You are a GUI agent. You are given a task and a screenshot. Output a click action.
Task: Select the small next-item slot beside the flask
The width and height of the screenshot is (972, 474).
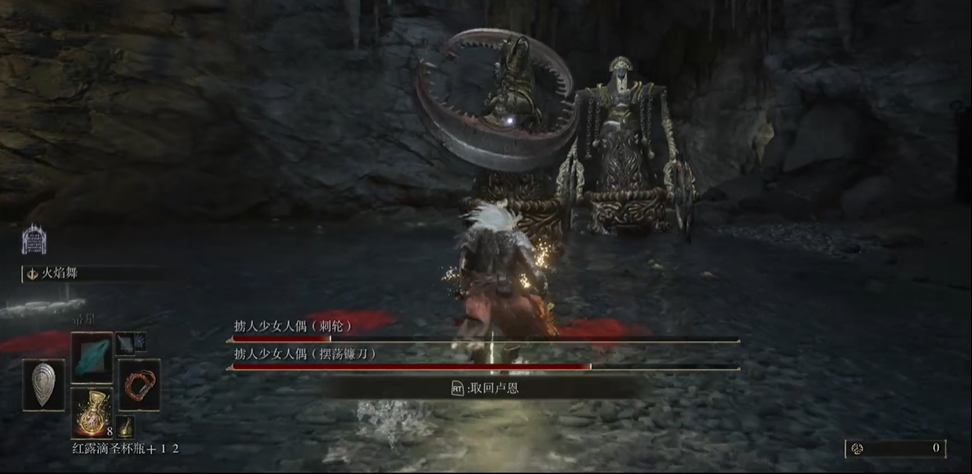pos(127,425)
